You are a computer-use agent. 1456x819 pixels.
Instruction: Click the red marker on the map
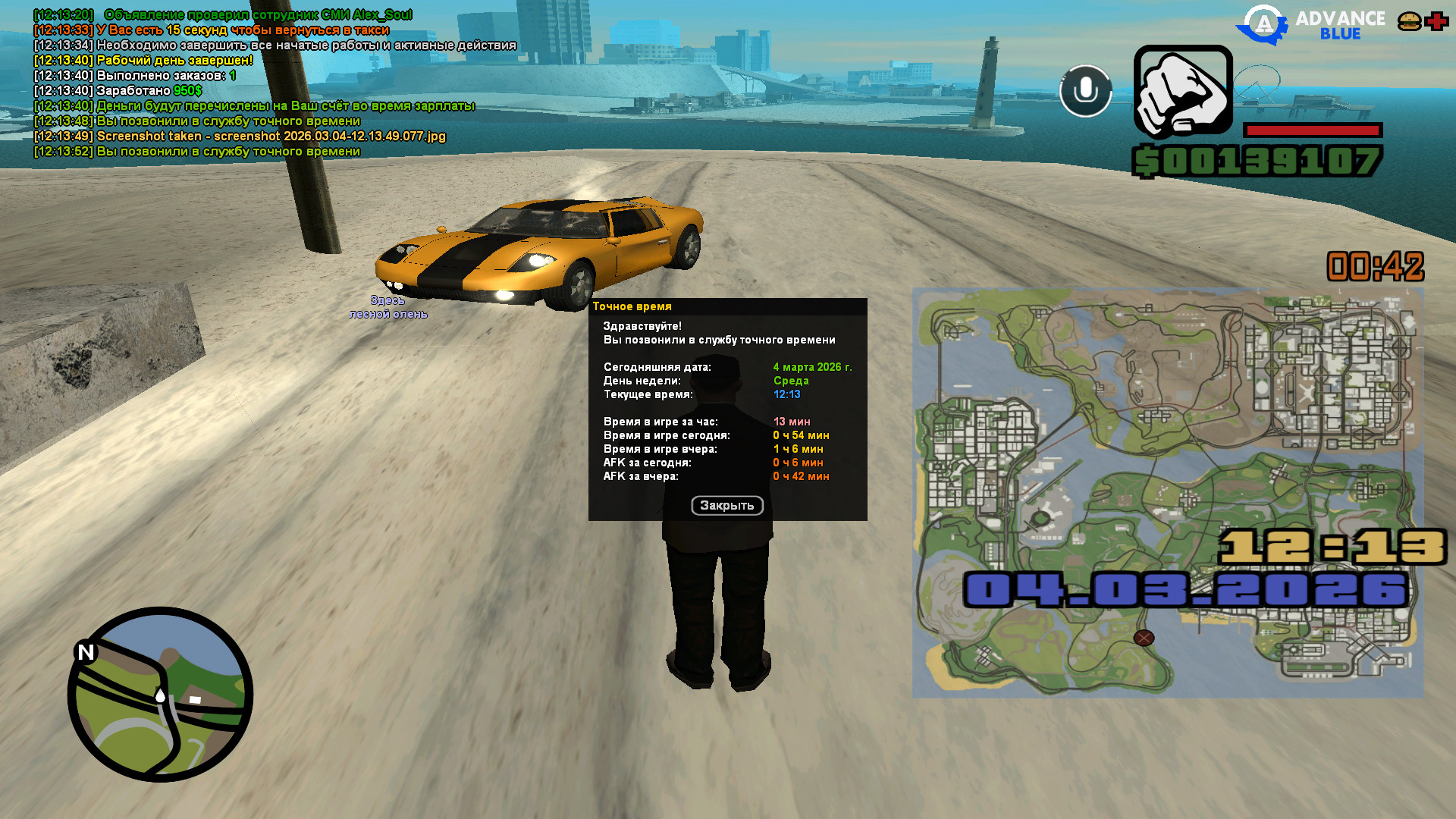click(1144, 638)
